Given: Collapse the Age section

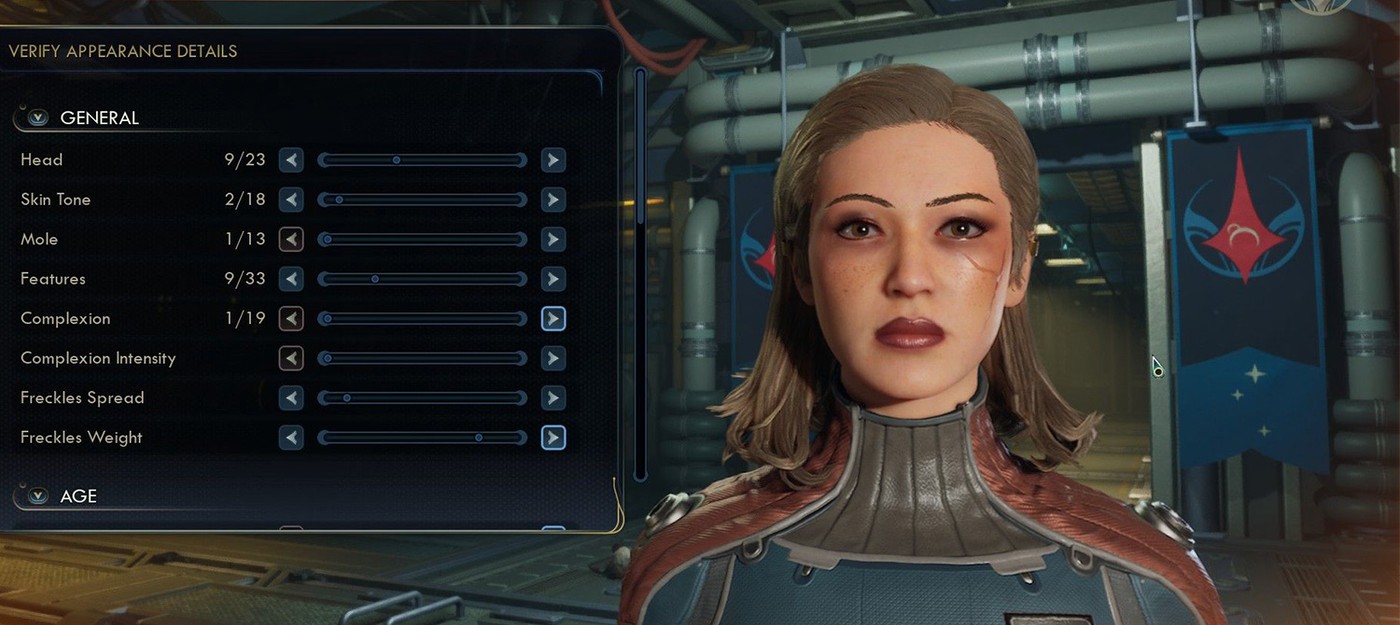Looking at the screenshot, I should click(38, 496).
